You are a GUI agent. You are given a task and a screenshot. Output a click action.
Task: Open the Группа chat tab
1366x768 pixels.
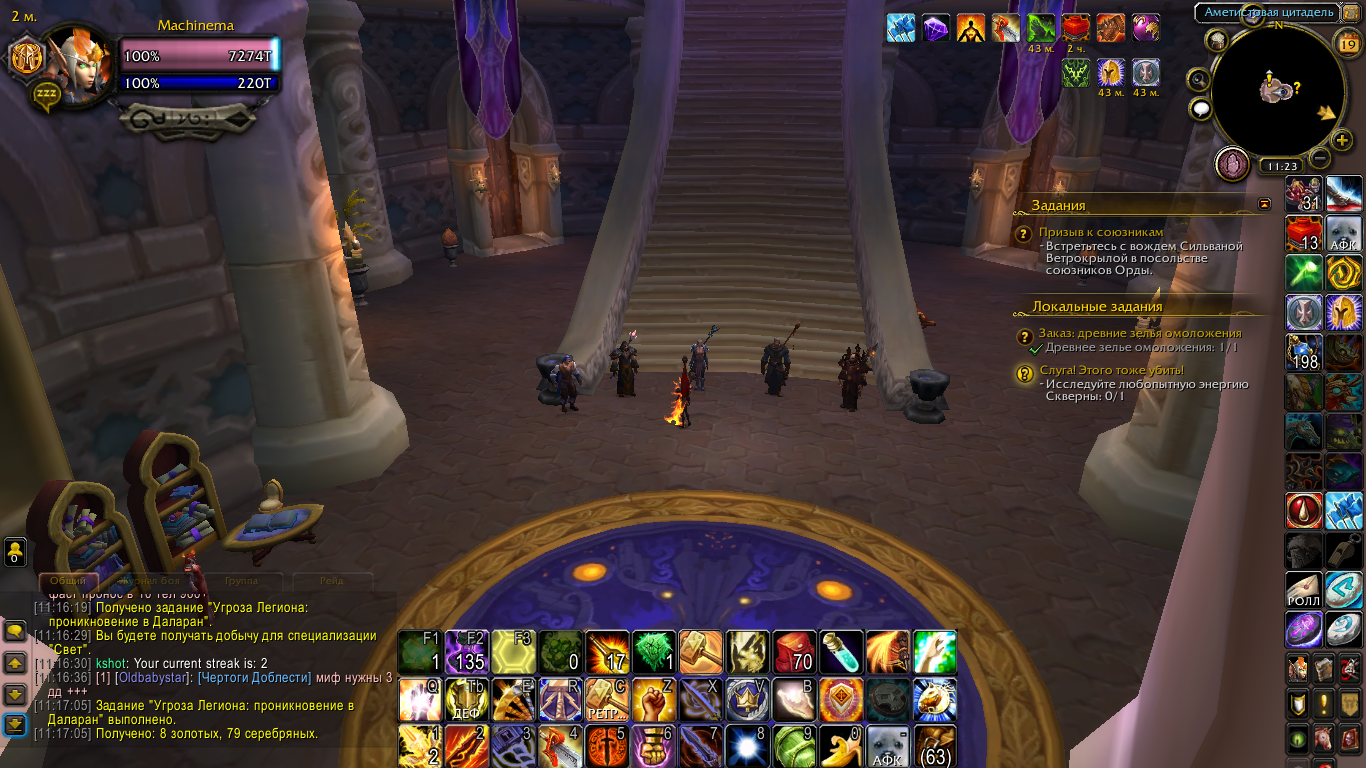(241, 580)
